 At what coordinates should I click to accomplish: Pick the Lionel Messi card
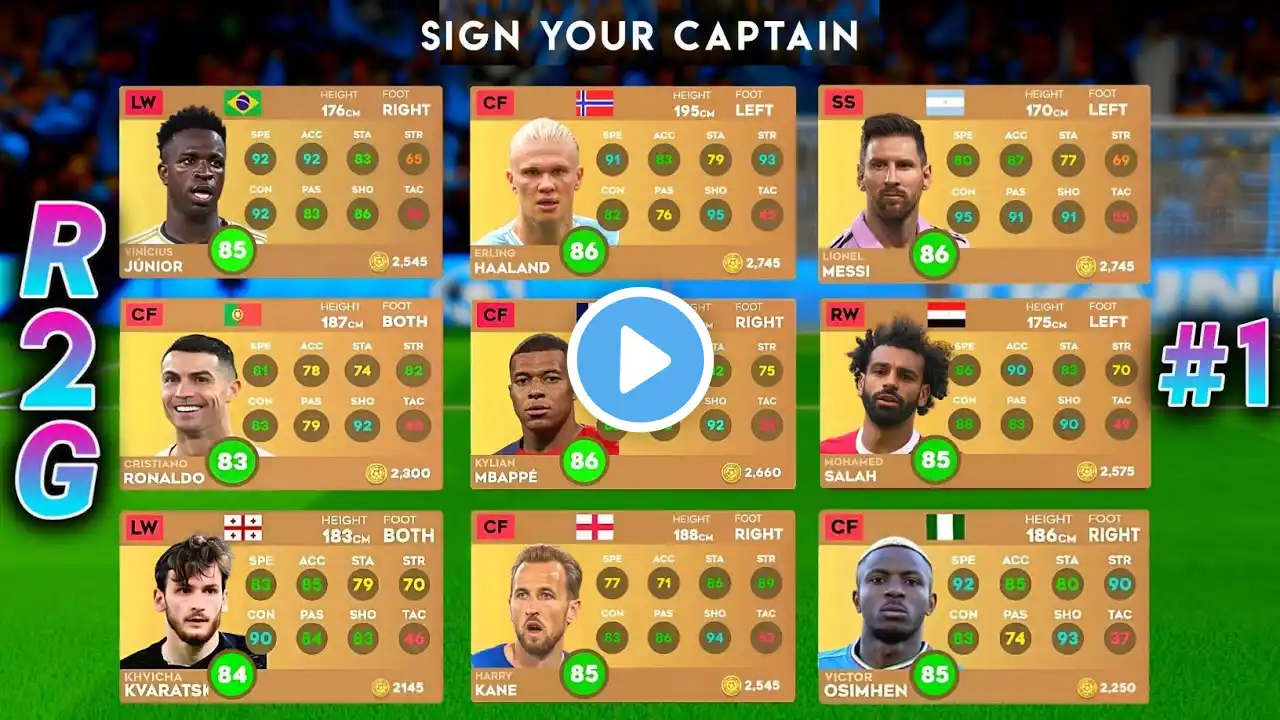984,182
